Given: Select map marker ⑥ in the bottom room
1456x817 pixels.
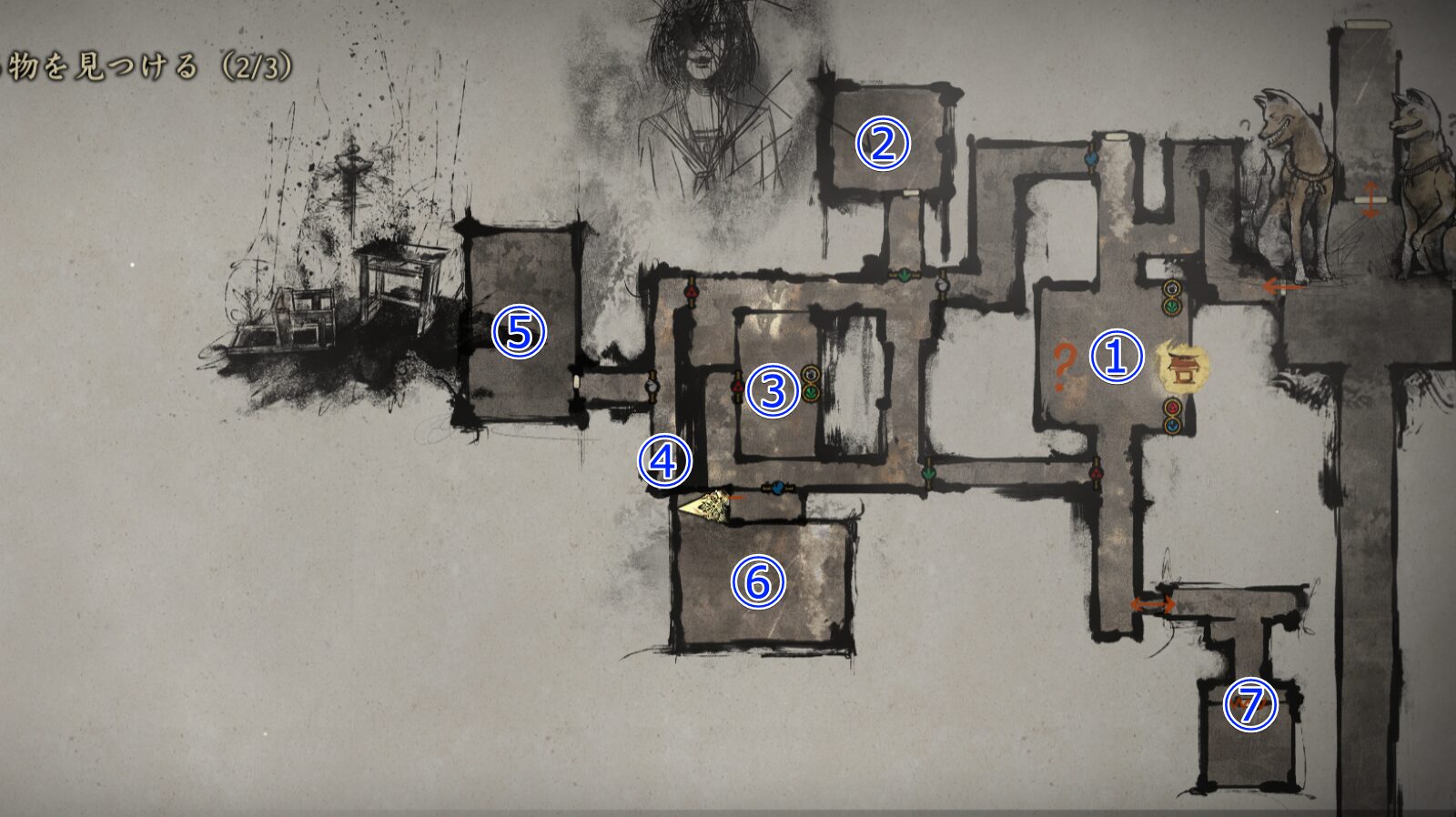Looking at the screenshot, I should point(758,582).
